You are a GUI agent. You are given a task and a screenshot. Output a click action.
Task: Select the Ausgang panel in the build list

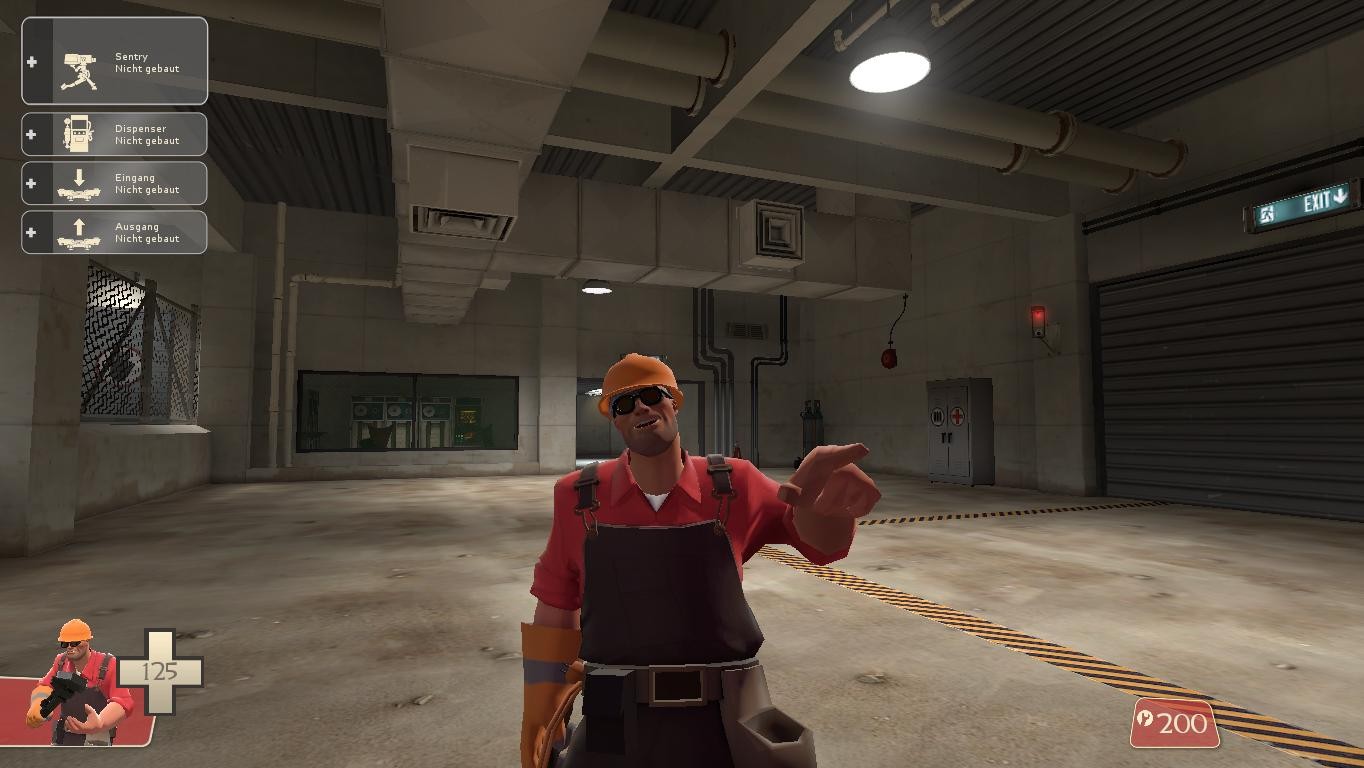click(x=114, y=231)
